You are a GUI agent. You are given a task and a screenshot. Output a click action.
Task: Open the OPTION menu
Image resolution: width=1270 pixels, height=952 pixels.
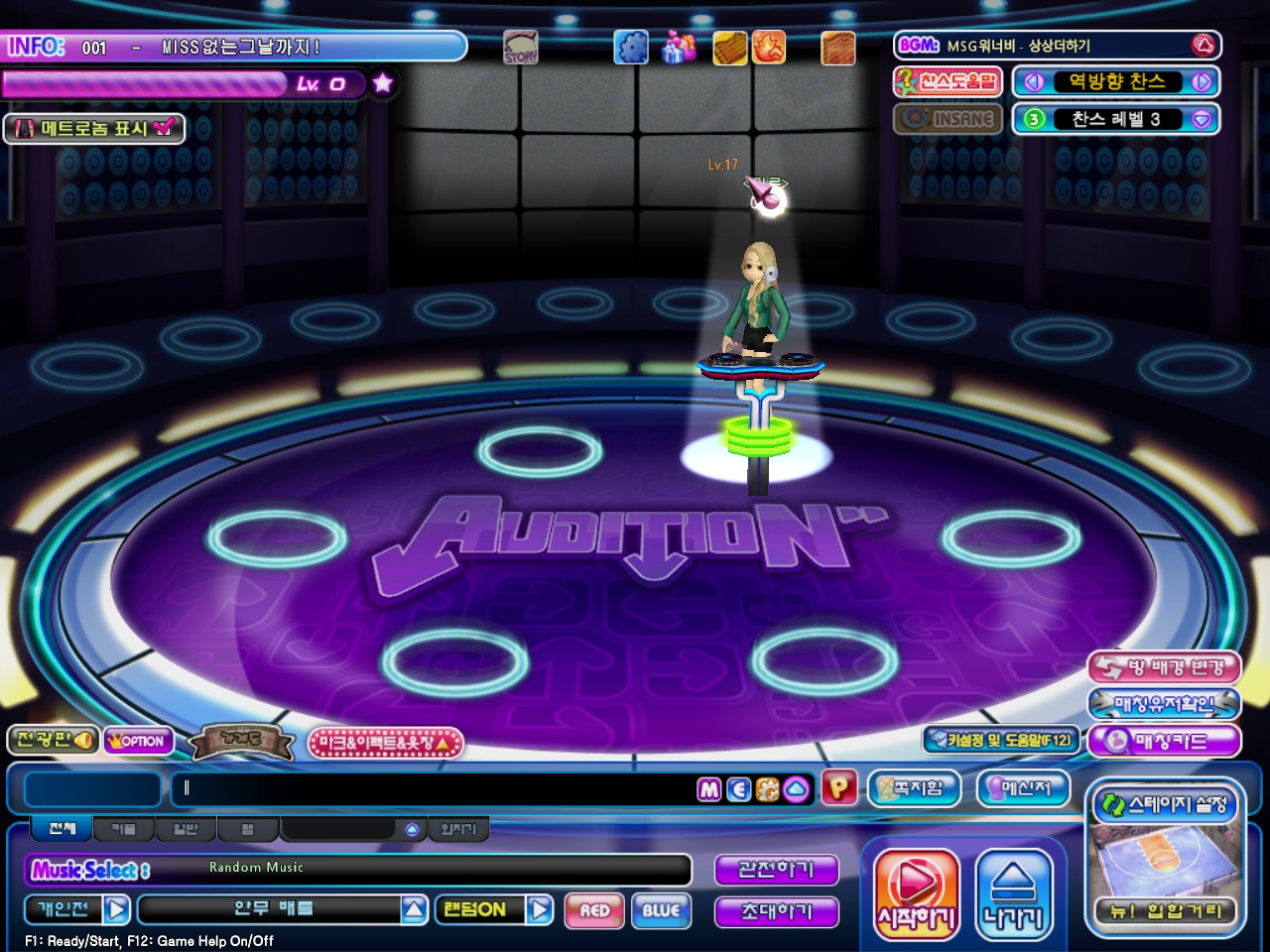click(x=137, y=741)
